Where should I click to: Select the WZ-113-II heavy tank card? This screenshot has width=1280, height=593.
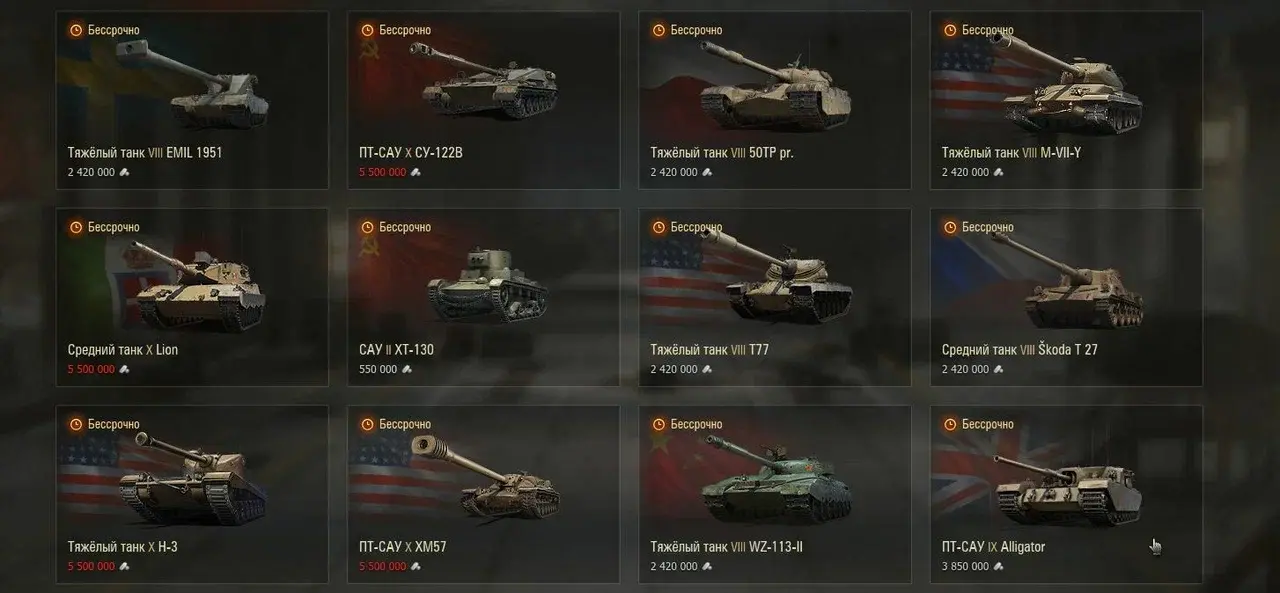point(774,494)
